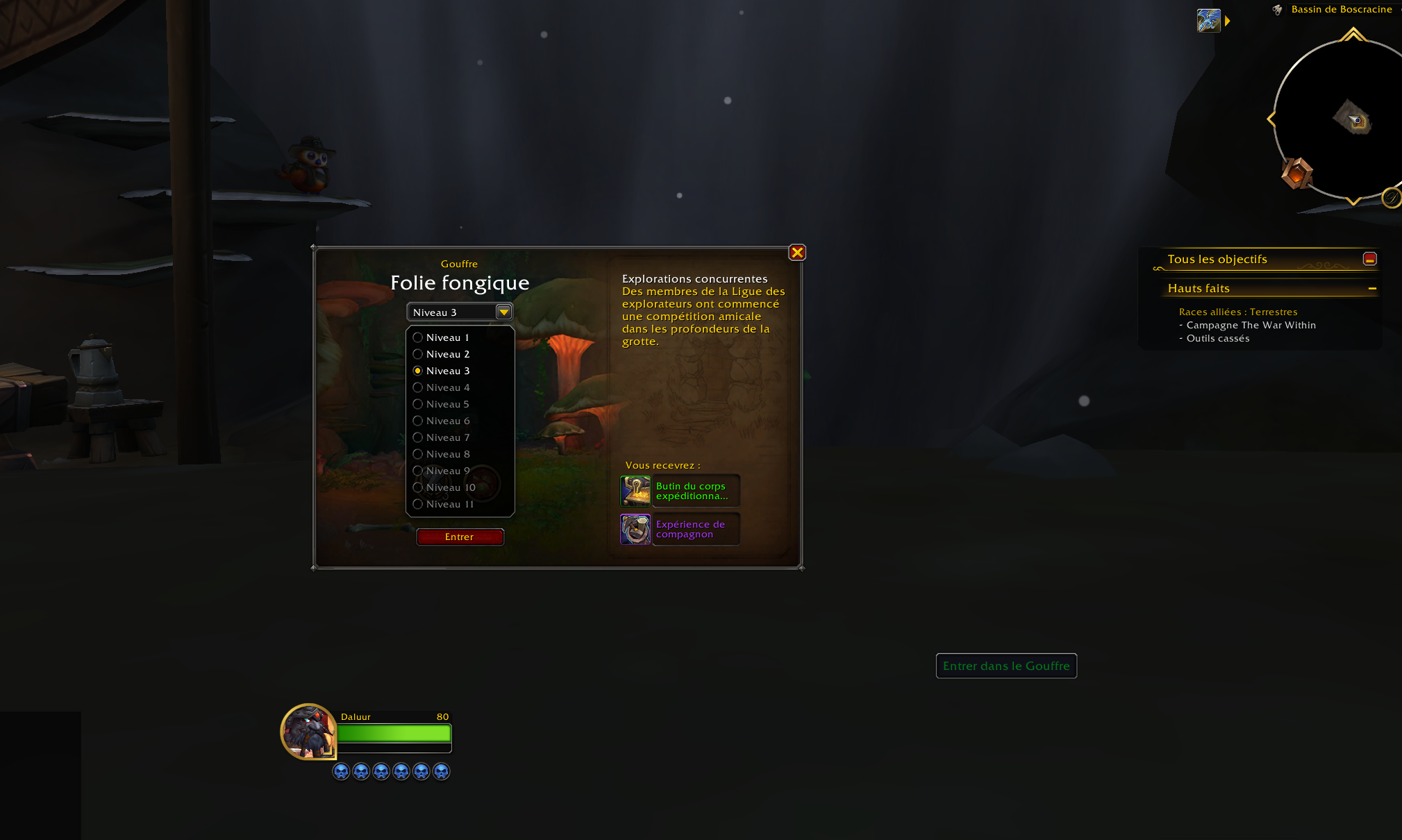Viewport: 1402px width, 840px height.
Task: Pick the Niveau 3 radio option
Action: tap(418, 371)
